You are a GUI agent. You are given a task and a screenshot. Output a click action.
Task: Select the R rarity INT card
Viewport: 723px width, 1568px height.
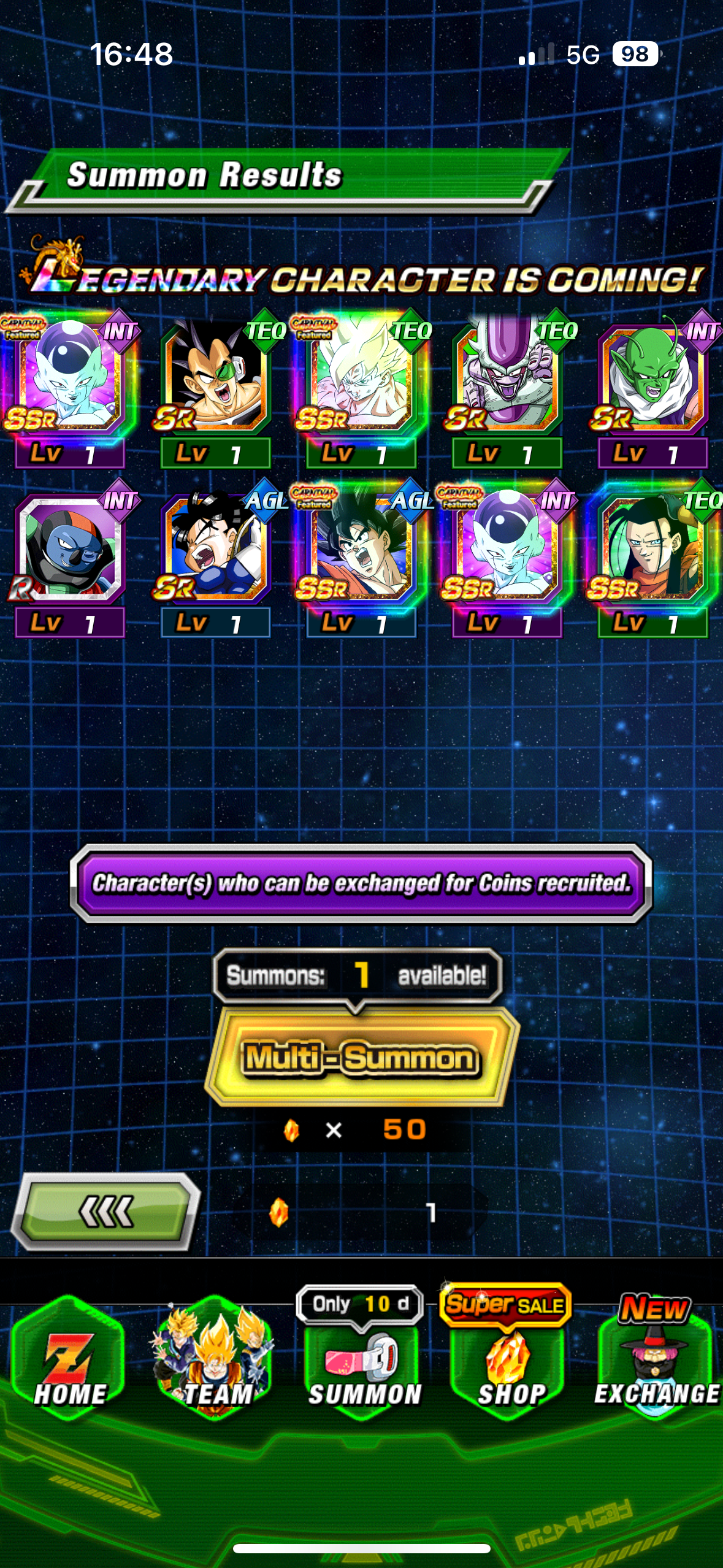70,550
